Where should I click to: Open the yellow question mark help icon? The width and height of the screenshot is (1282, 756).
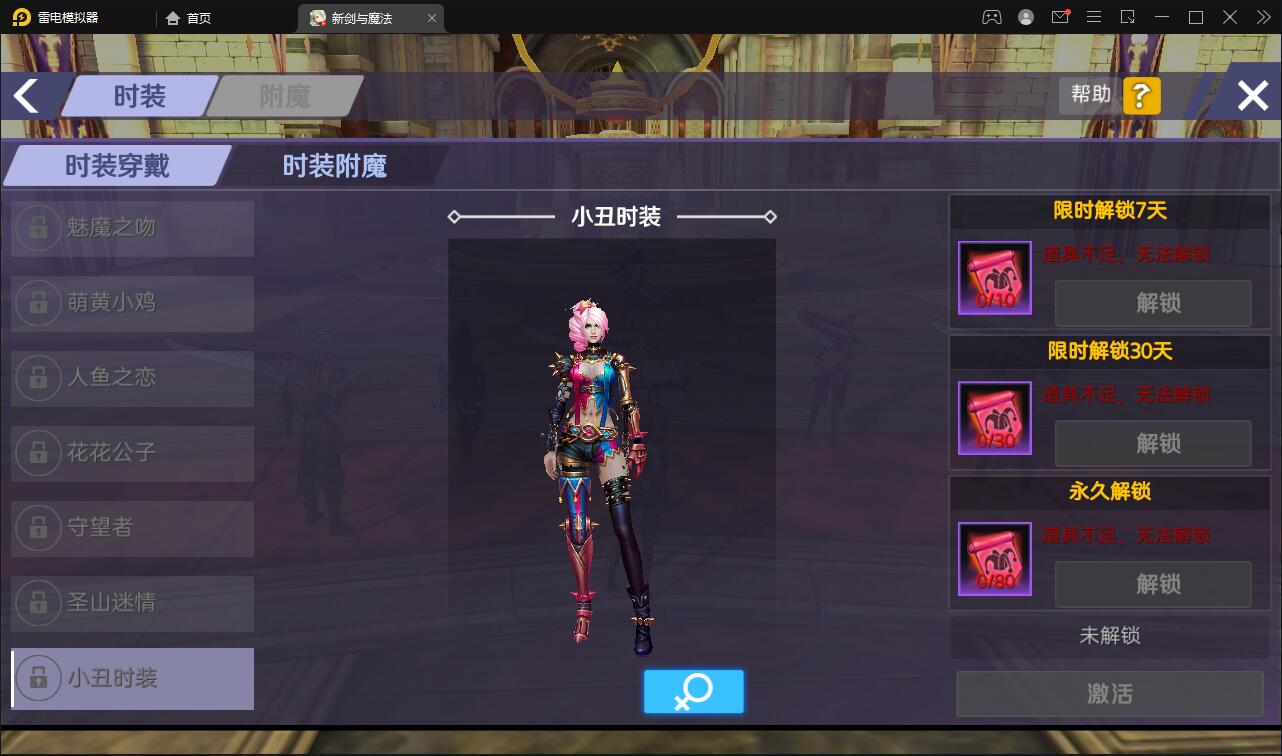click(x=1140, y=95)
